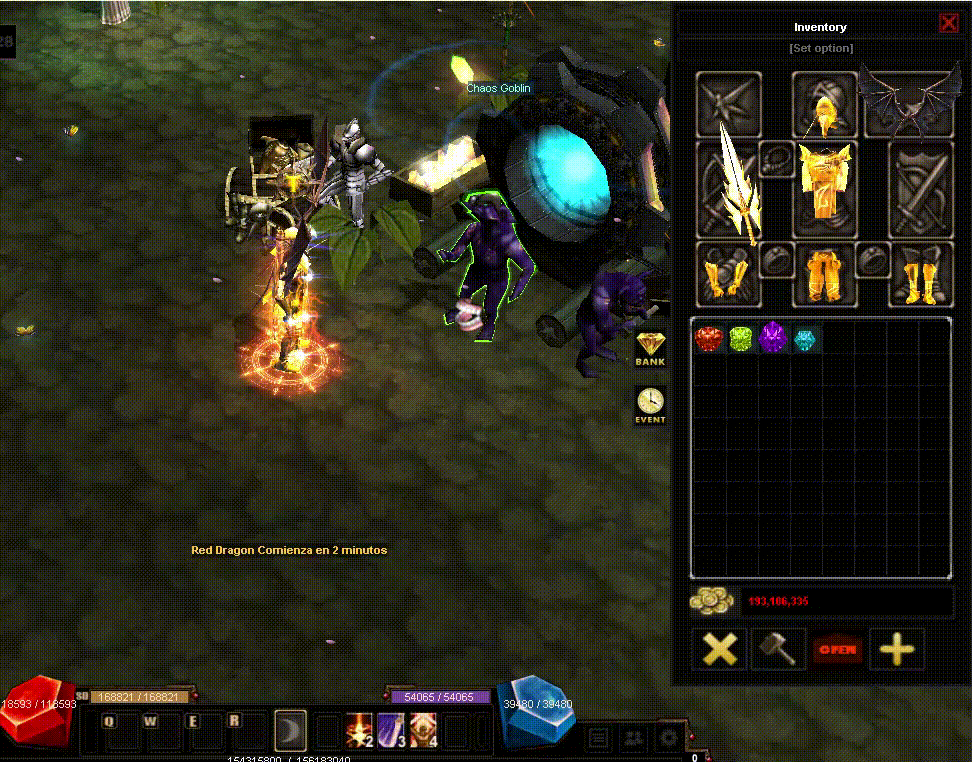Viewport: 972px width, 762px height.
Task: Choose the cyan jewel in the inventory
Action: click(806, 339)
